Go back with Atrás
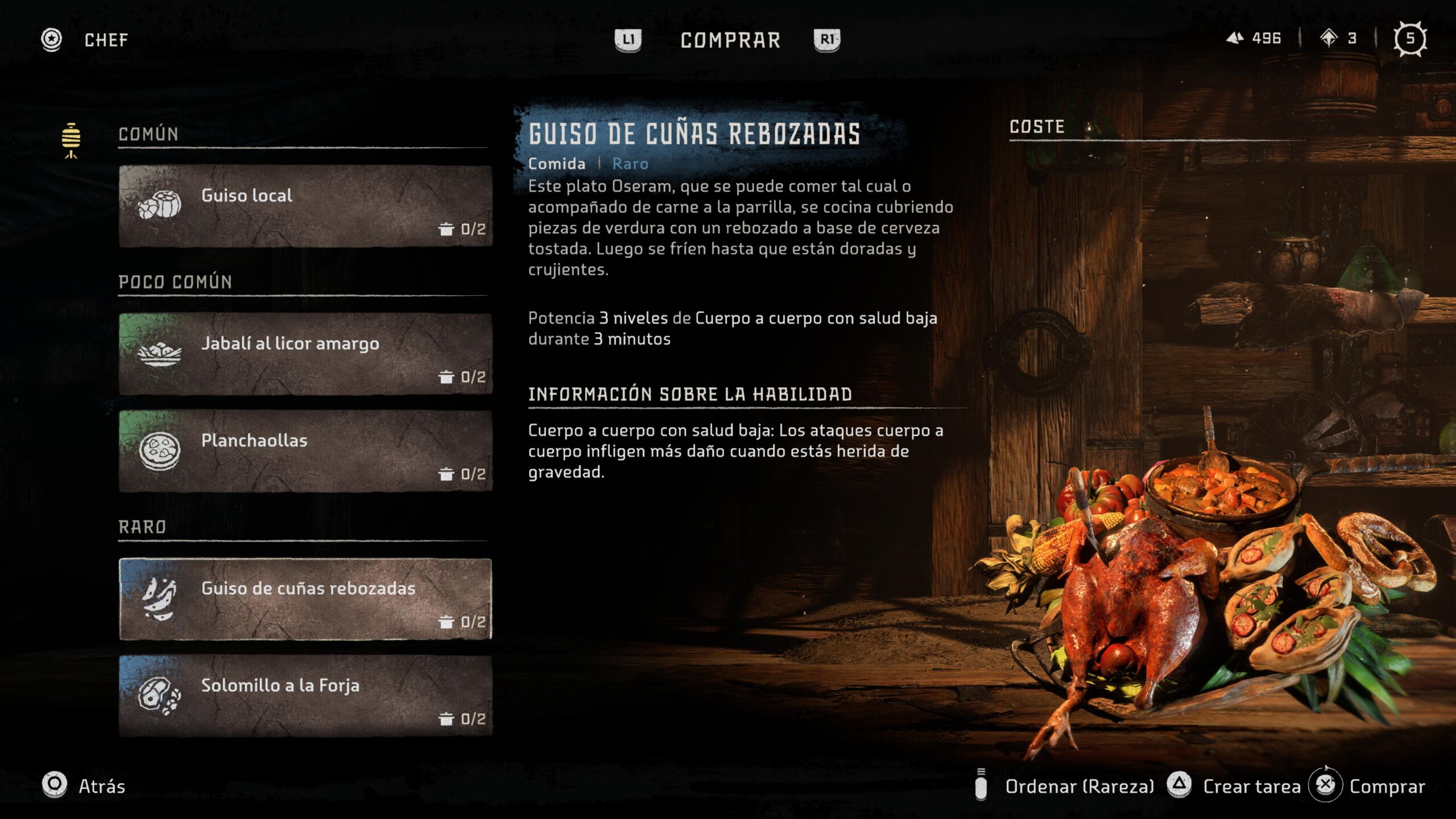Image resolution: width=1456 pixels, height=819 pixels. [84, 786]
